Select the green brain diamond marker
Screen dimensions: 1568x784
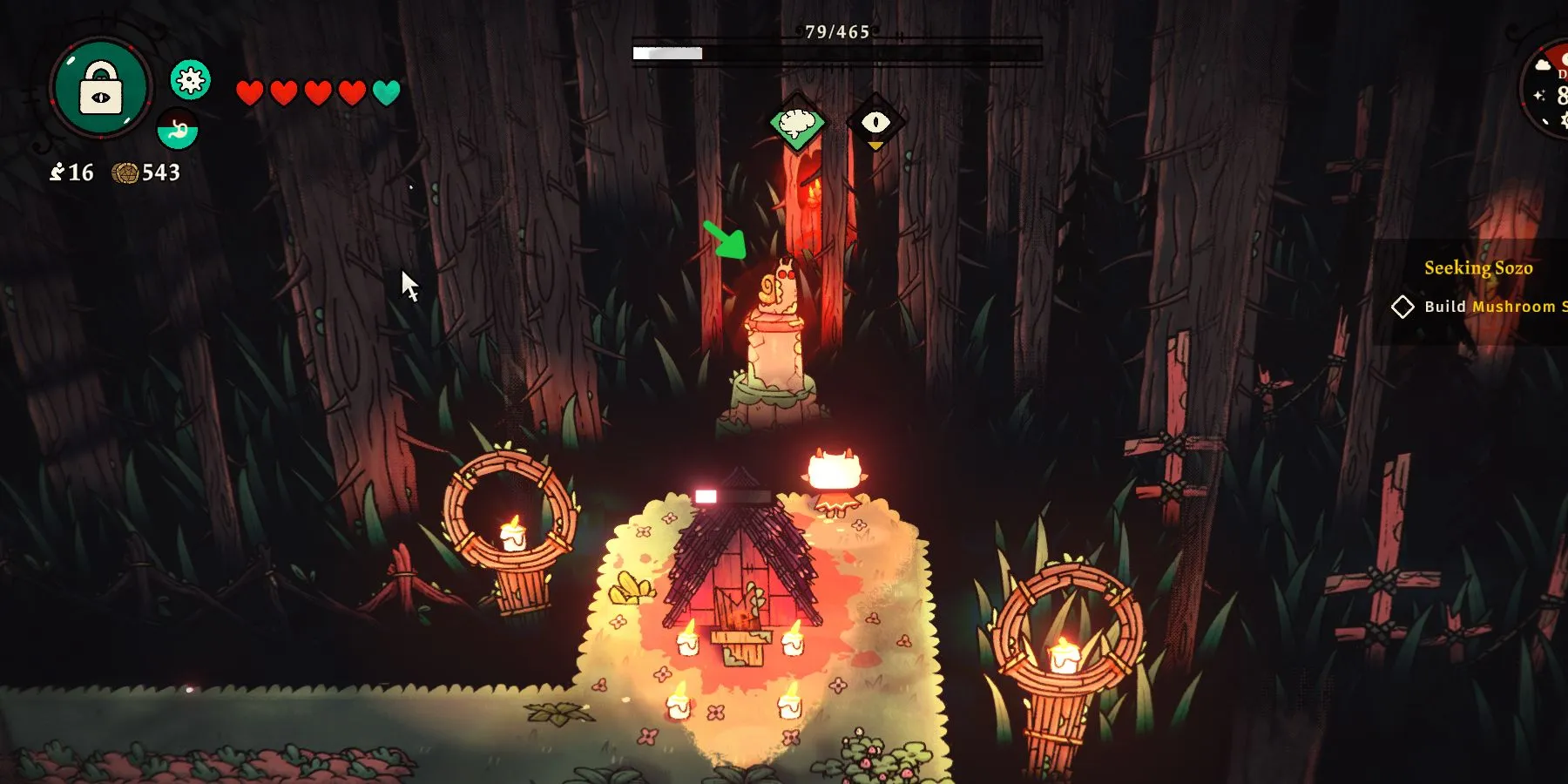(x=797, y=124)
